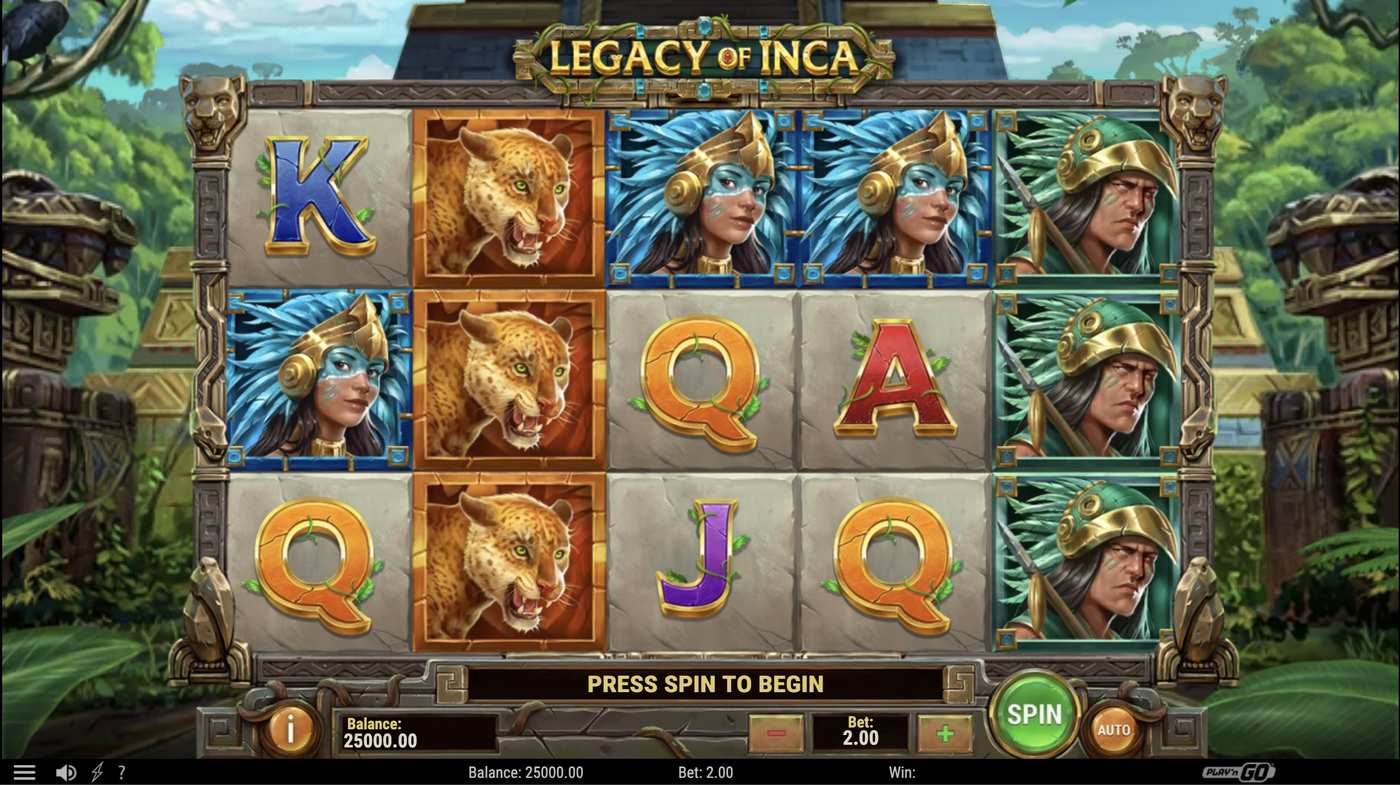Open the paytable info button
The image size is (1400, 785).
pos(290,729)
